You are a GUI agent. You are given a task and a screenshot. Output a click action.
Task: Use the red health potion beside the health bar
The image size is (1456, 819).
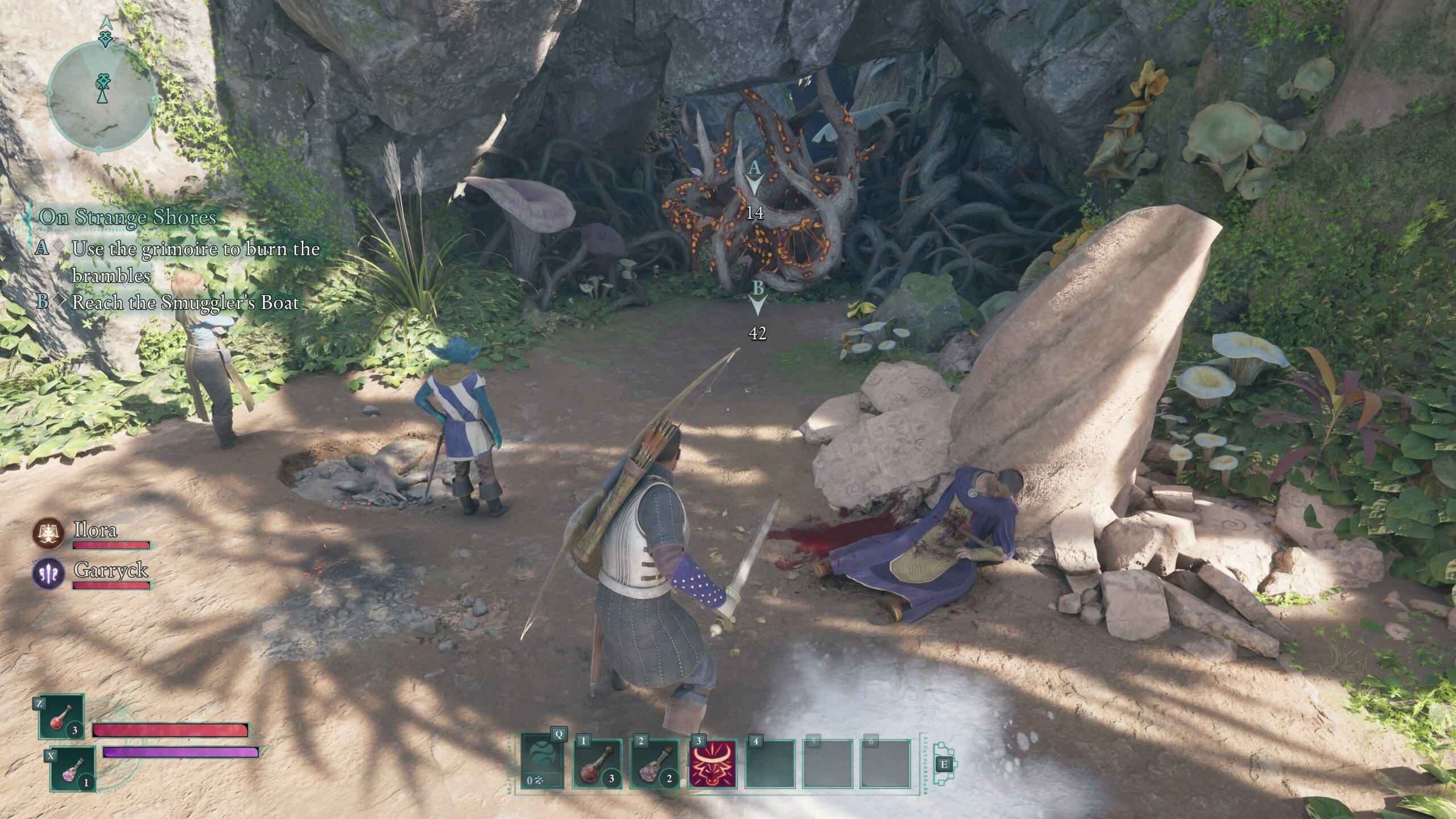tap(61, 716)
